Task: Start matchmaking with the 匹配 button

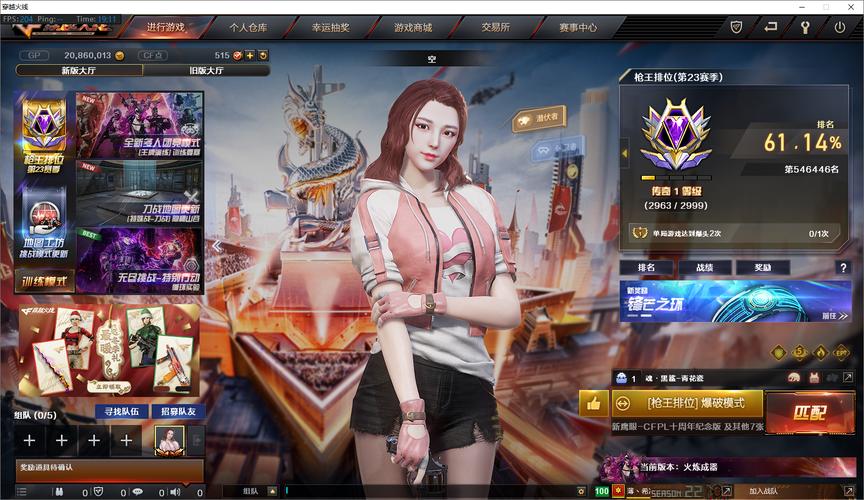Action: tap(810, 412)
